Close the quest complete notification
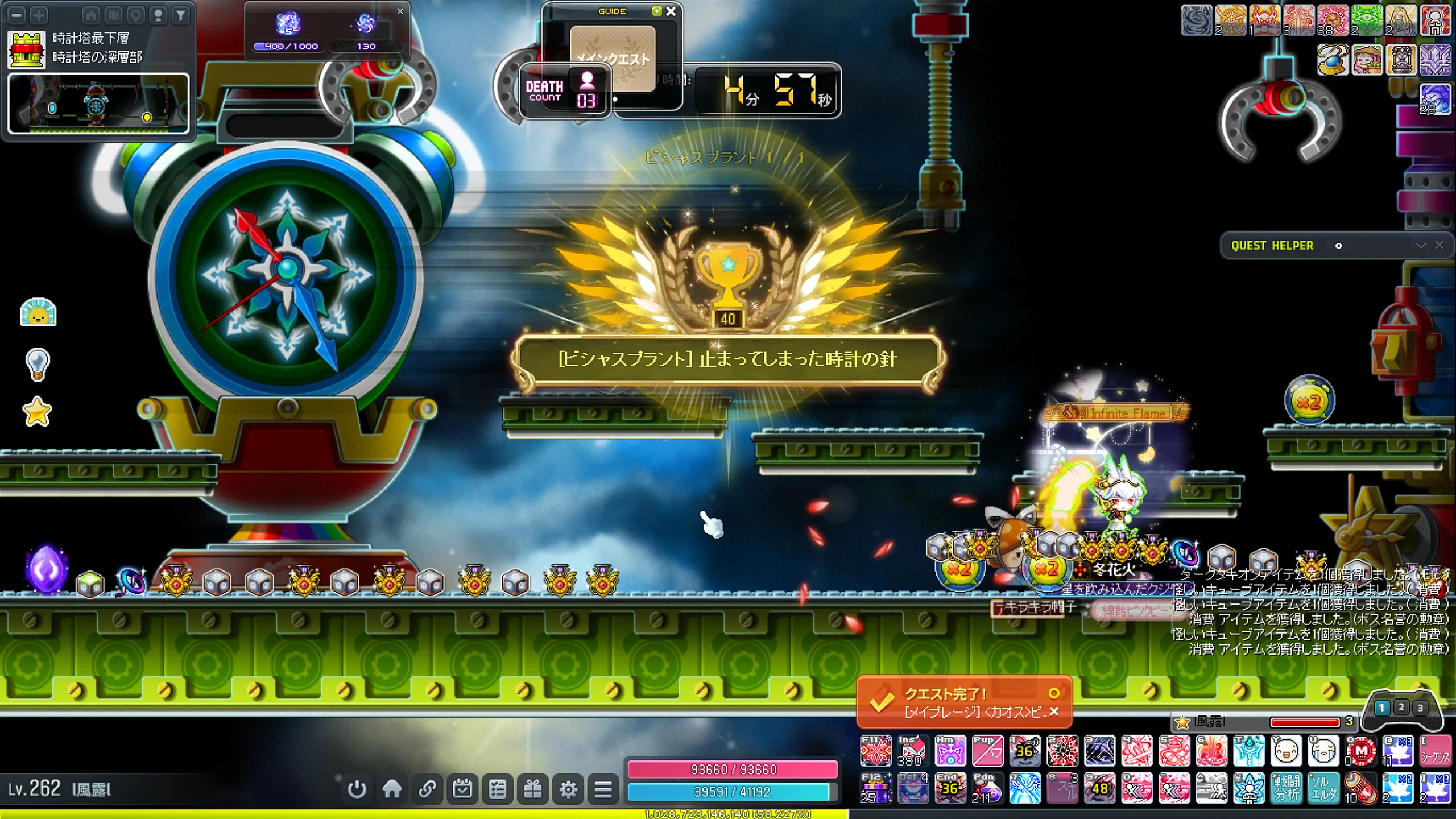Image resolution: width=1456 pixels, height=819 pixels. (x=1054, y=712)
